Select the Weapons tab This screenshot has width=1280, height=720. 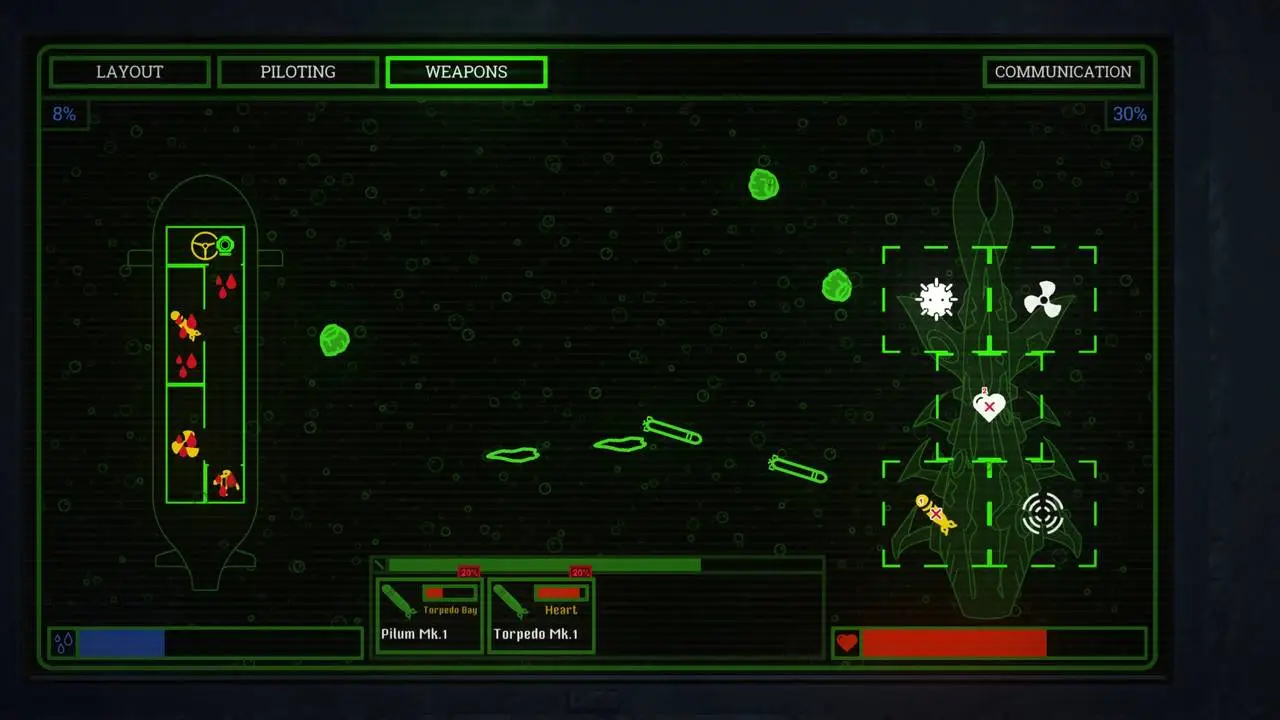pyautogui.click(x=466, y=72)
